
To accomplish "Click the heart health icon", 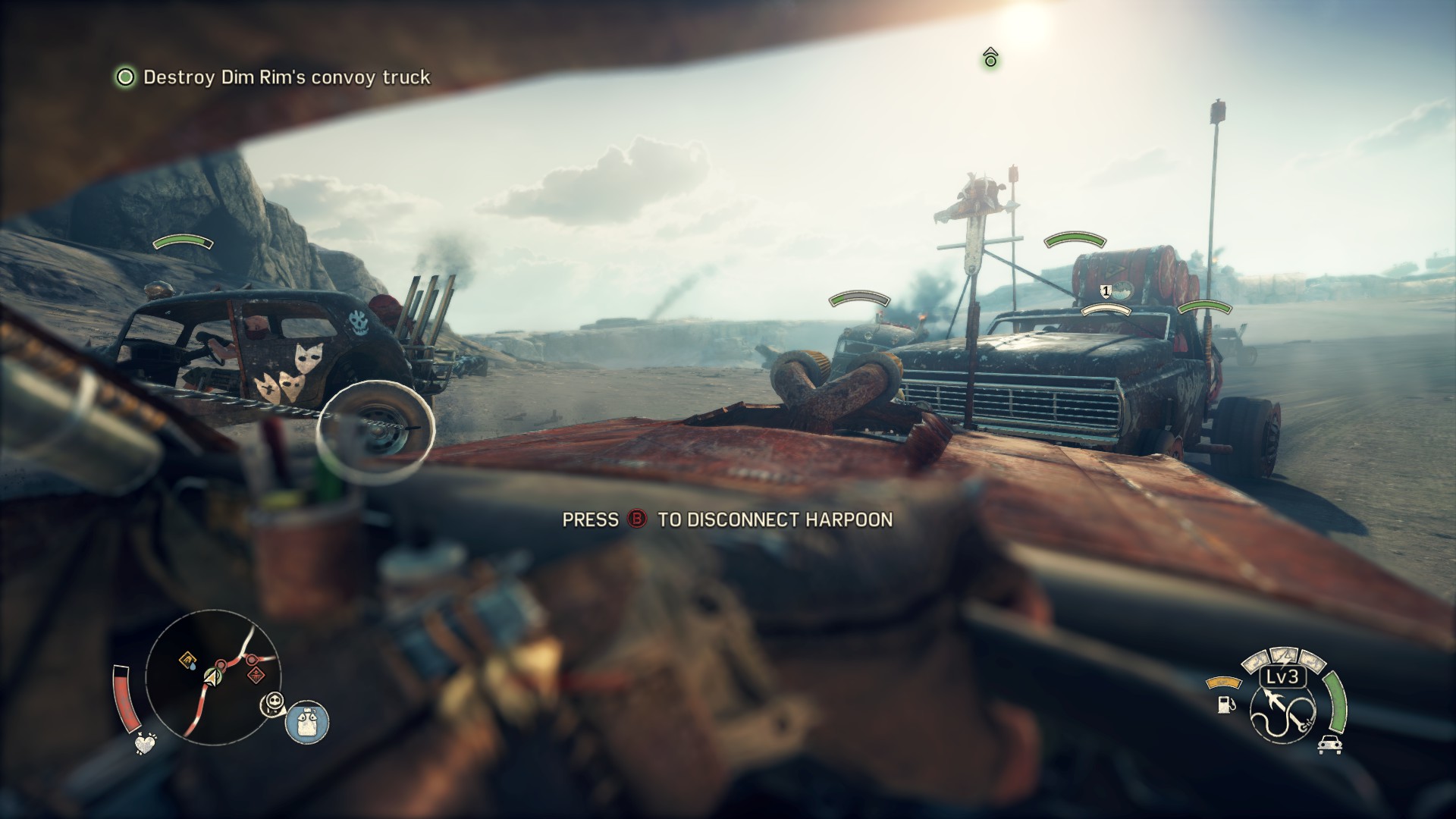I will [x=145, y=744].
